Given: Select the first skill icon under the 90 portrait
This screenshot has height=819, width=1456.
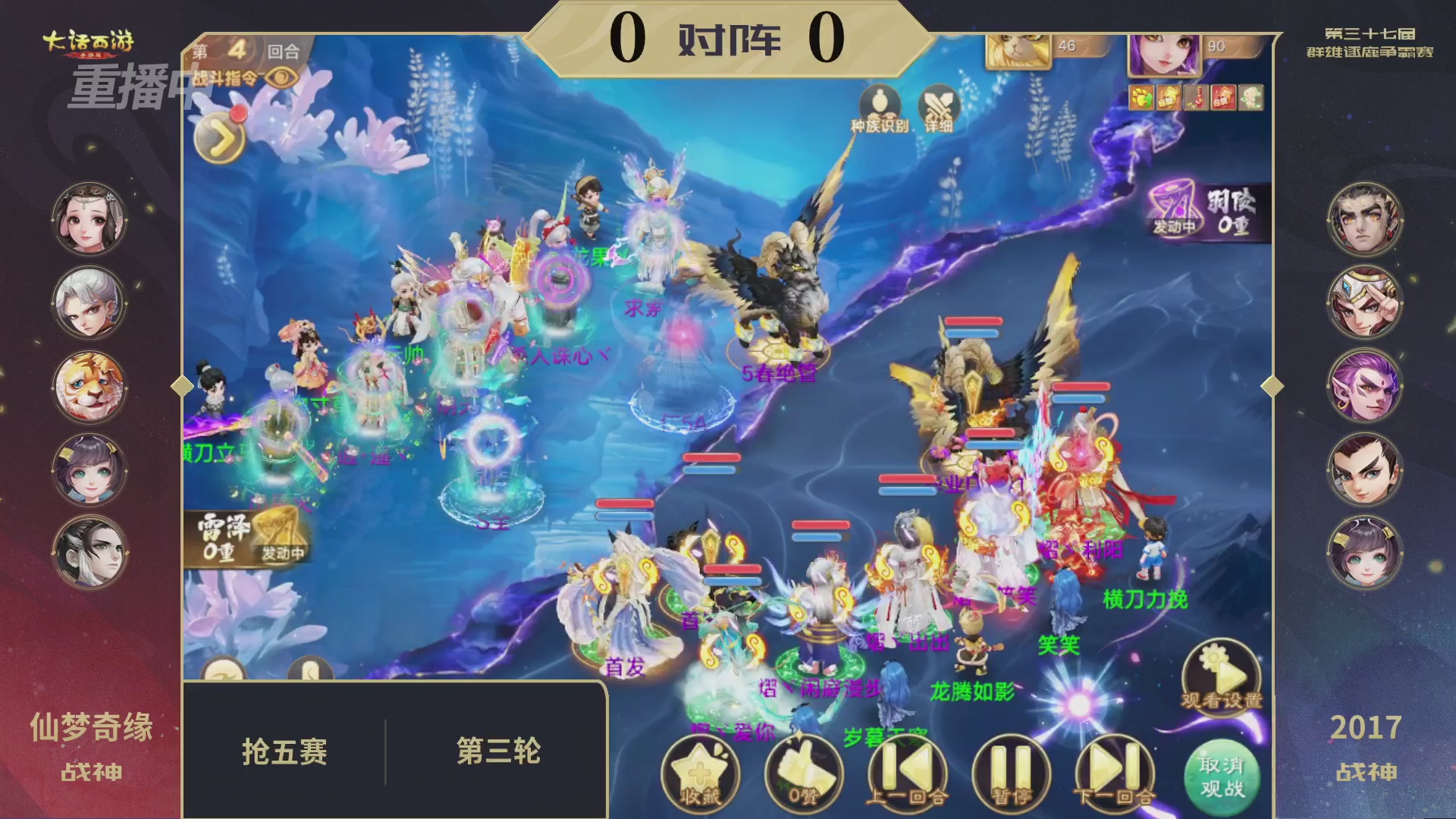Looking at the screenshot, I should pos(1143,97).
